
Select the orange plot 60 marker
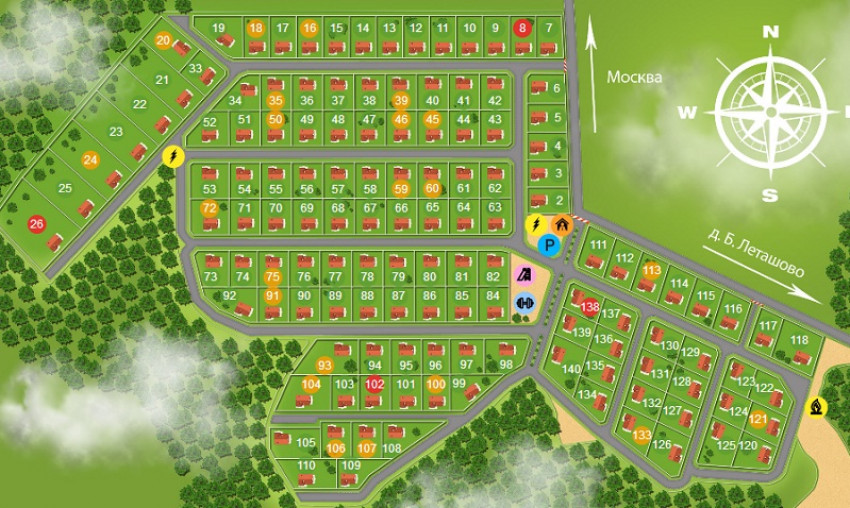432,188
